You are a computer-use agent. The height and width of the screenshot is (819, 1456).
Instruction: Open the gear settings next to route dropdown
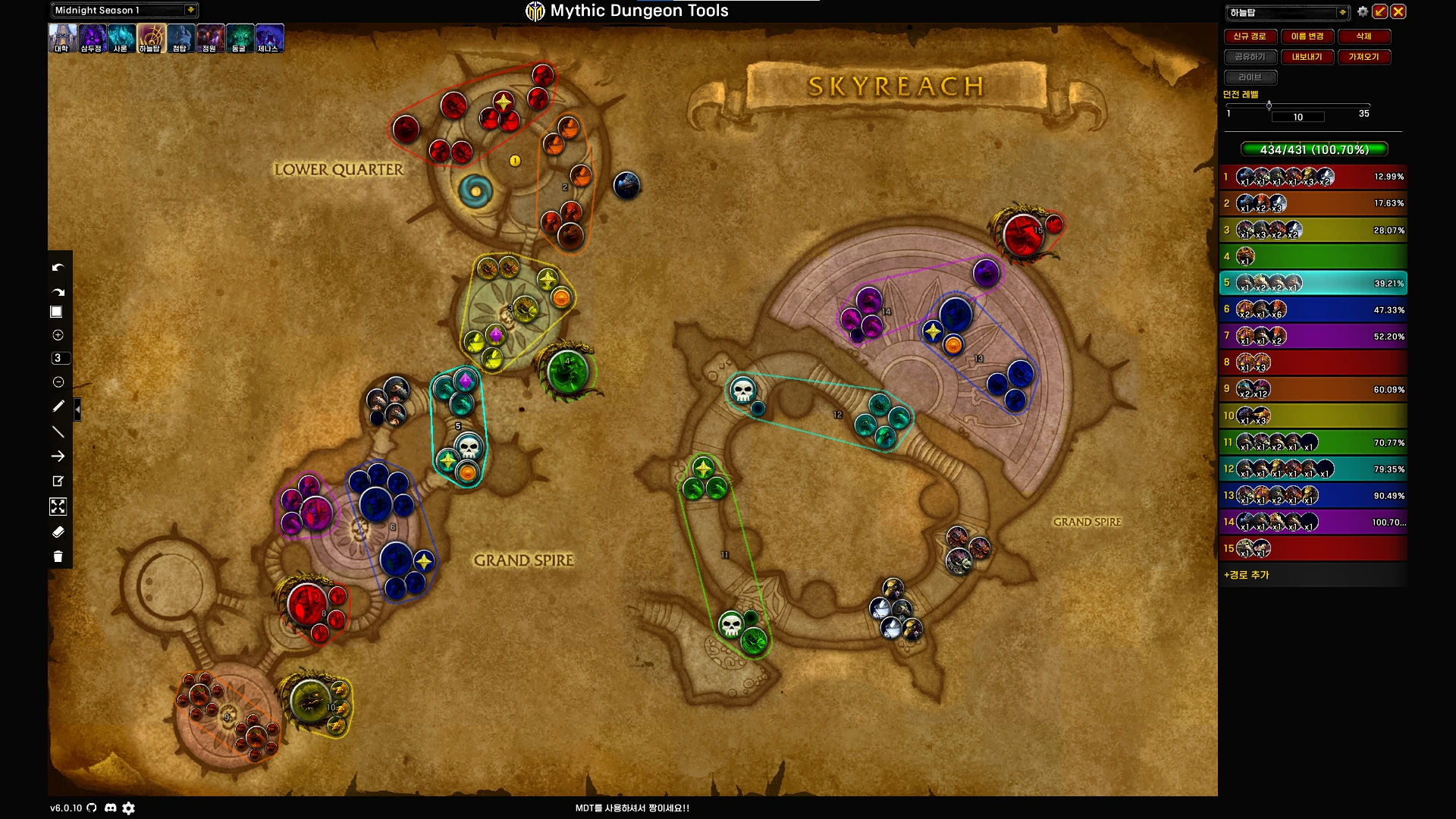tap(1363, 11)
